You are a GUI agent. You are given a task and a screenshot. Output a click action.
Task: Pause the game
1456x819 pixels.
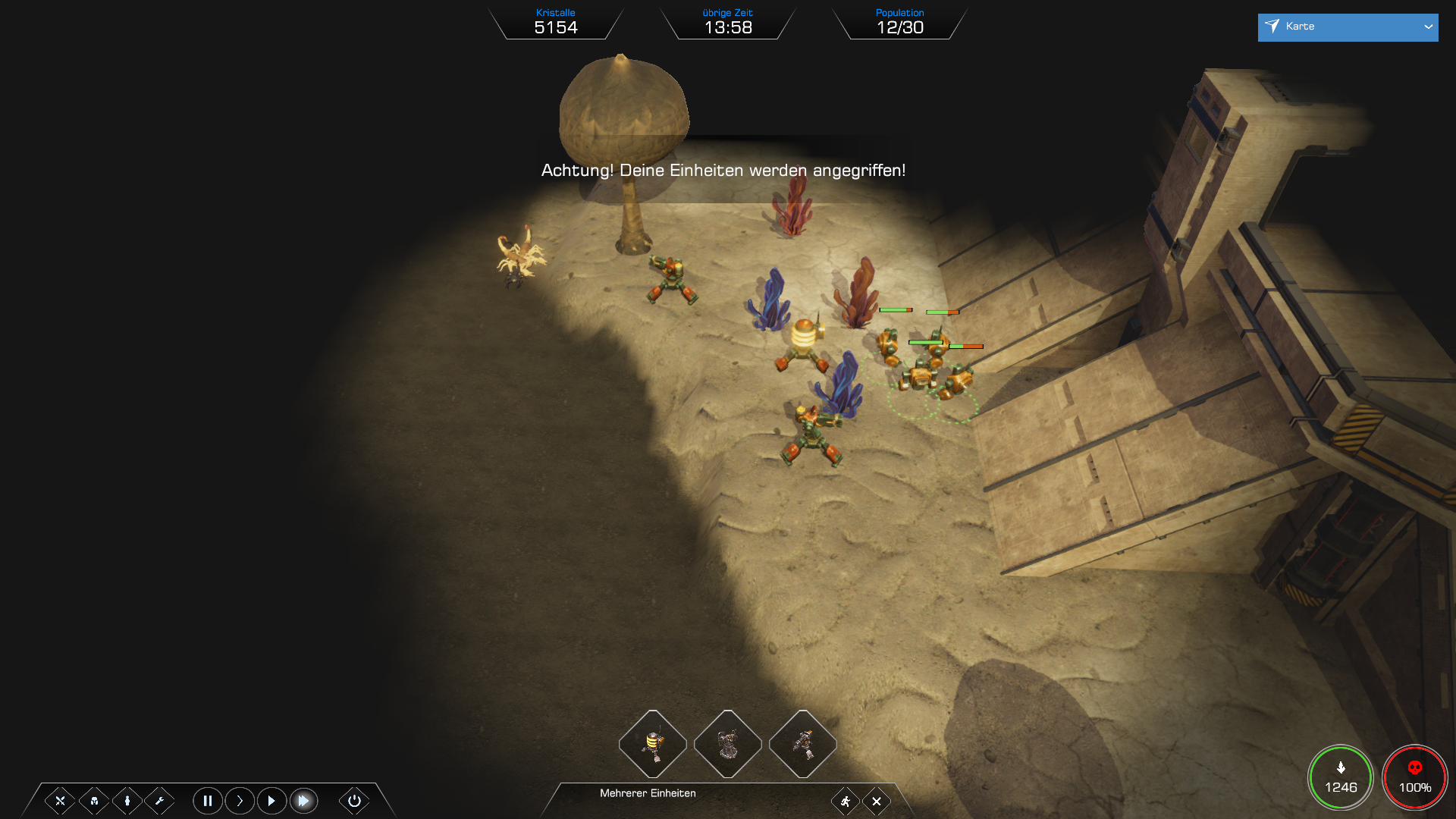coord(207,801)
